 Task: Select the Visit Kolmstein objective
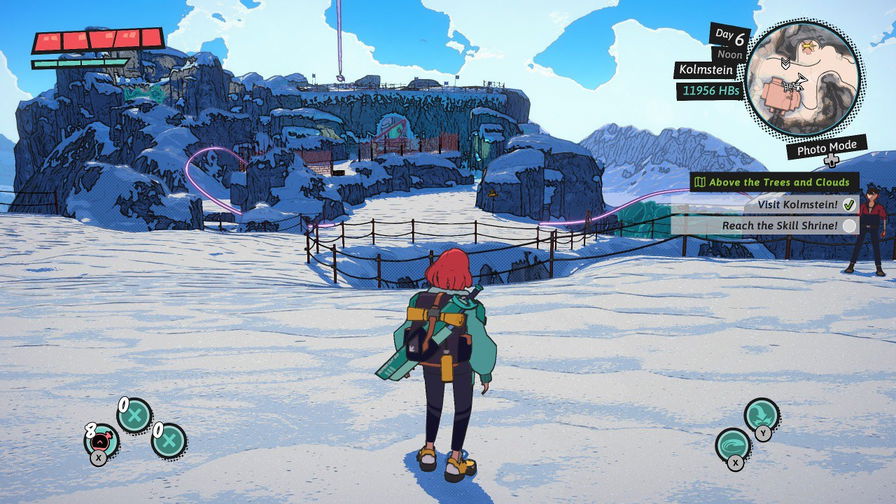pos(796,204)
